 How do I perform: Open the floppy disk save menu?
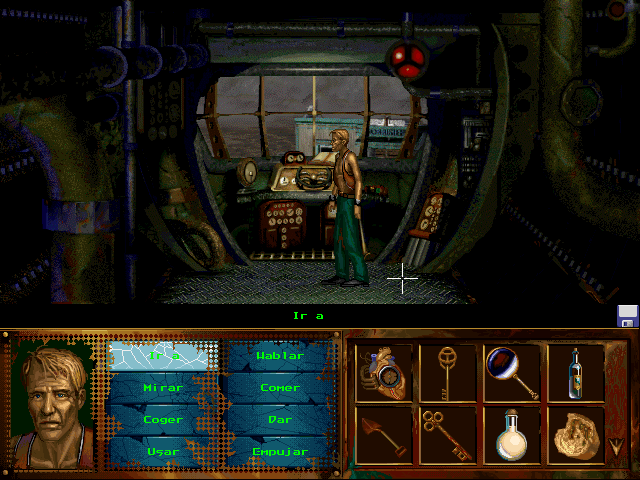pos(627,316)
